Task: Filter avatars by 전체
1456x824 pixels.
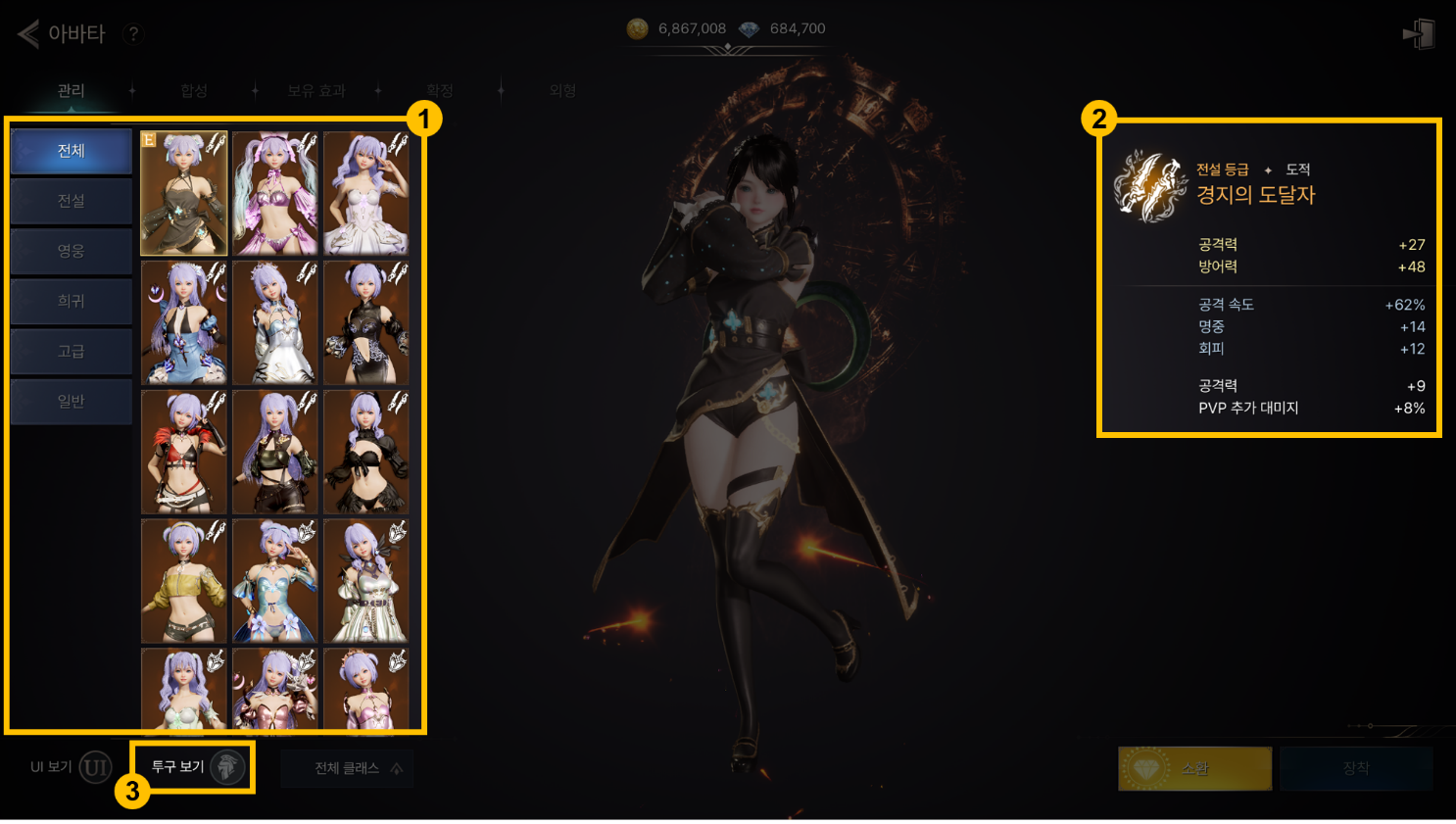Action: [72, 151]
